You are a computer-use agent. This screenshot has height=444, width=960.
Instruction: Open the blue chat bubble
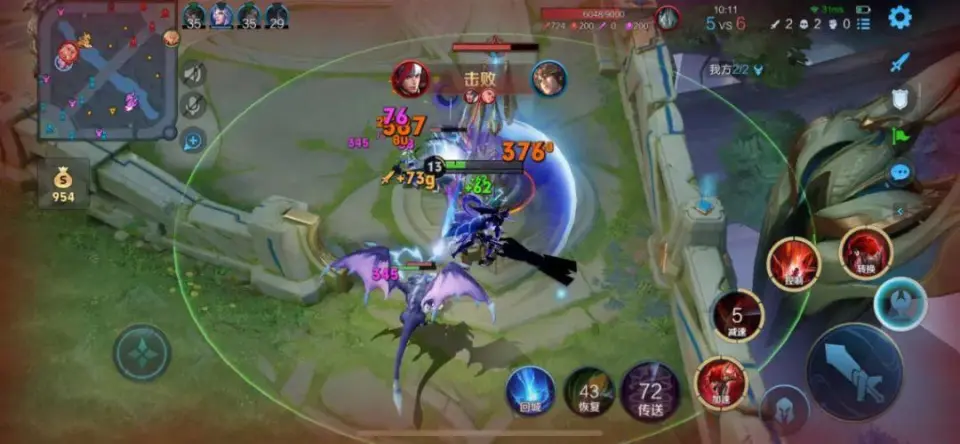(x=900, y=172)
